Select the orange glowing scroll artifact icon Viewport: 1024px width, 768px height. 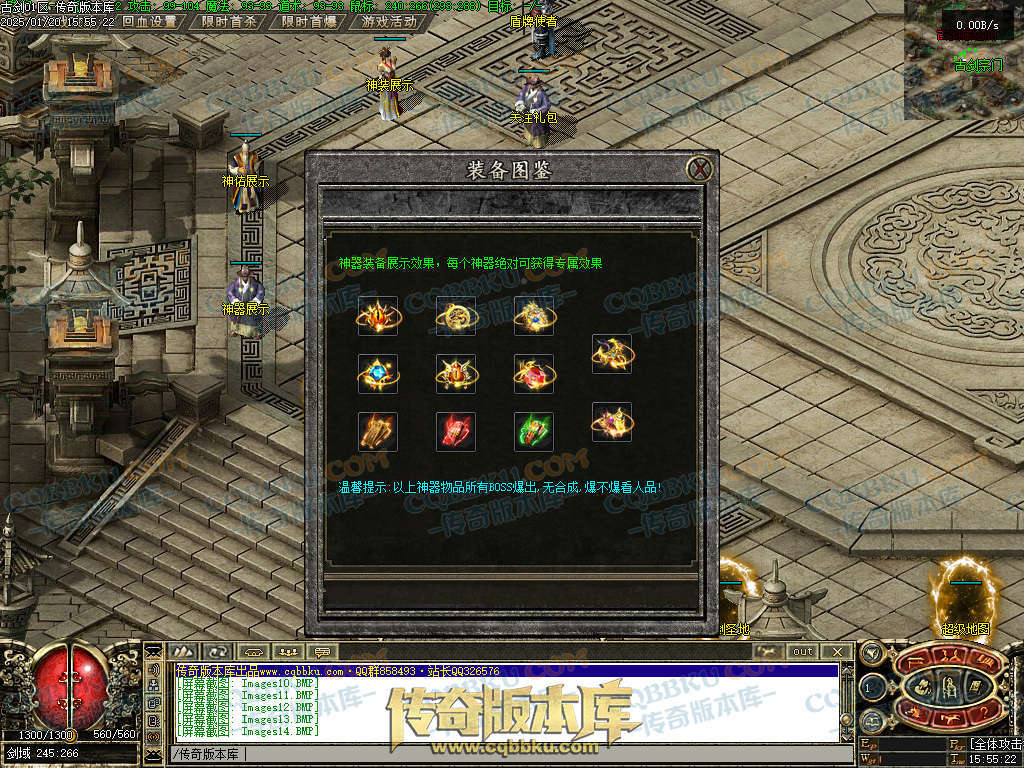pyautogui.click(x=378, y=432)
